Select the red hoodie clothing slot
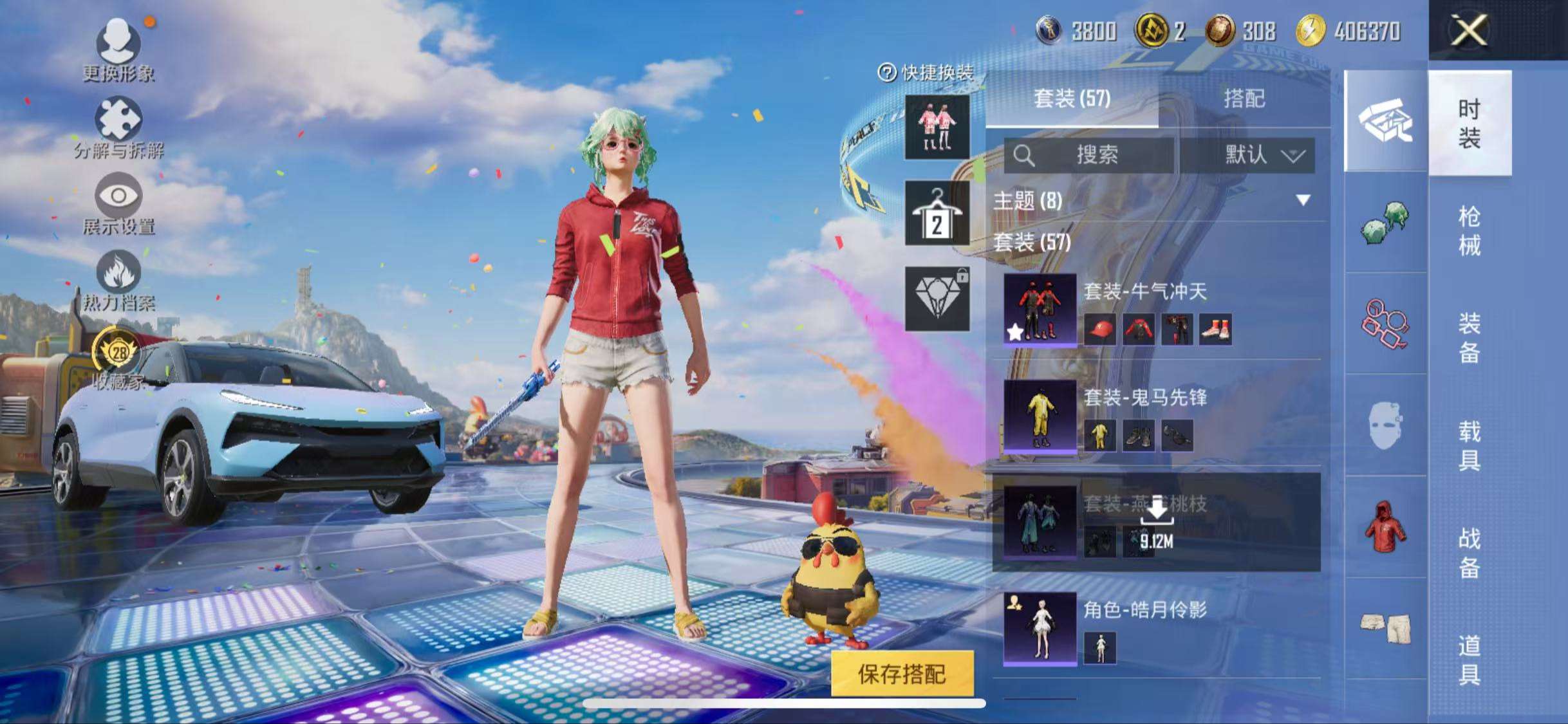 pos(1385,526)
